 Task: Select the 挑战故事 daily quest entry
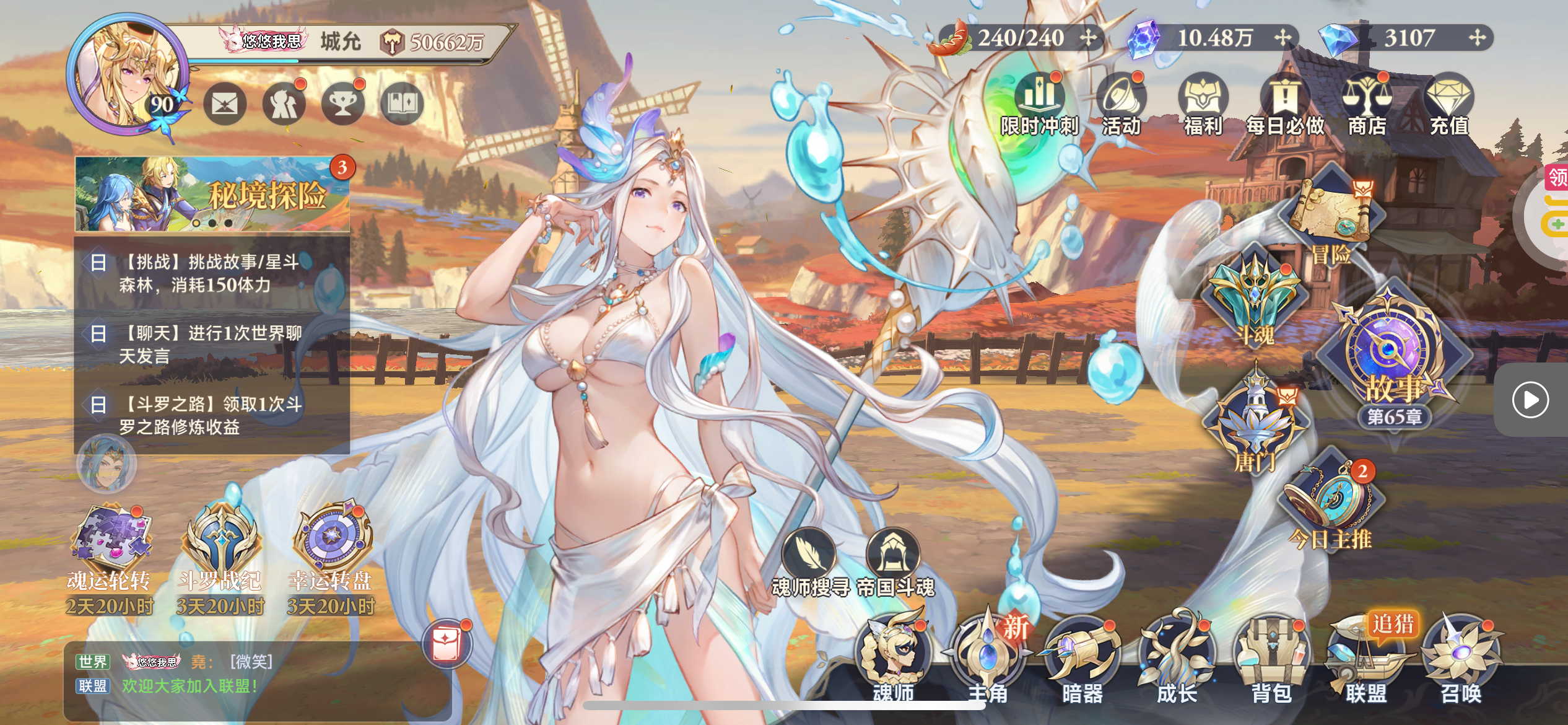[x=211, y=273]
